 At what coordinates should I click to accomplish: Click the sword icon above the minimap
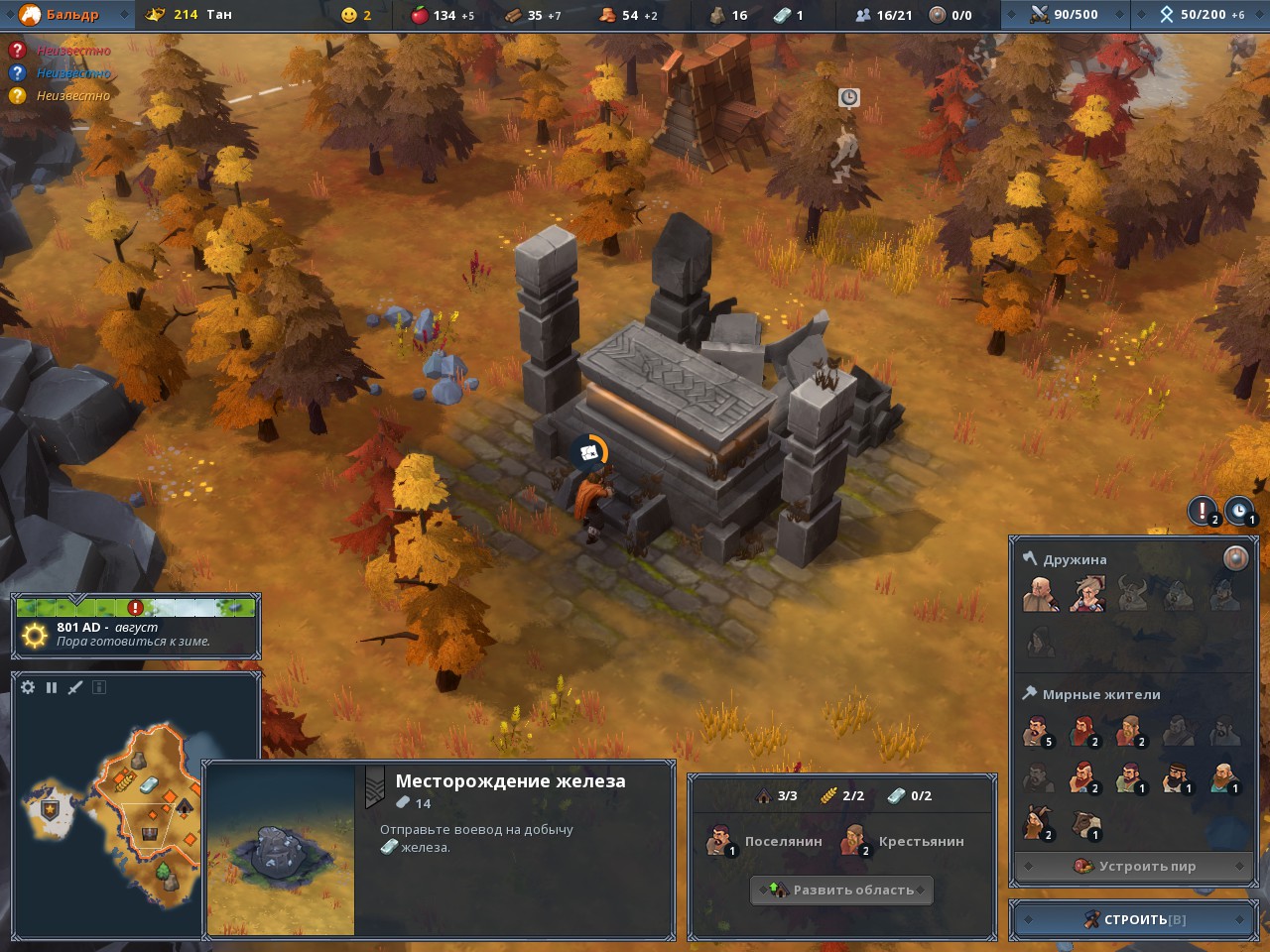click(75, 687)
